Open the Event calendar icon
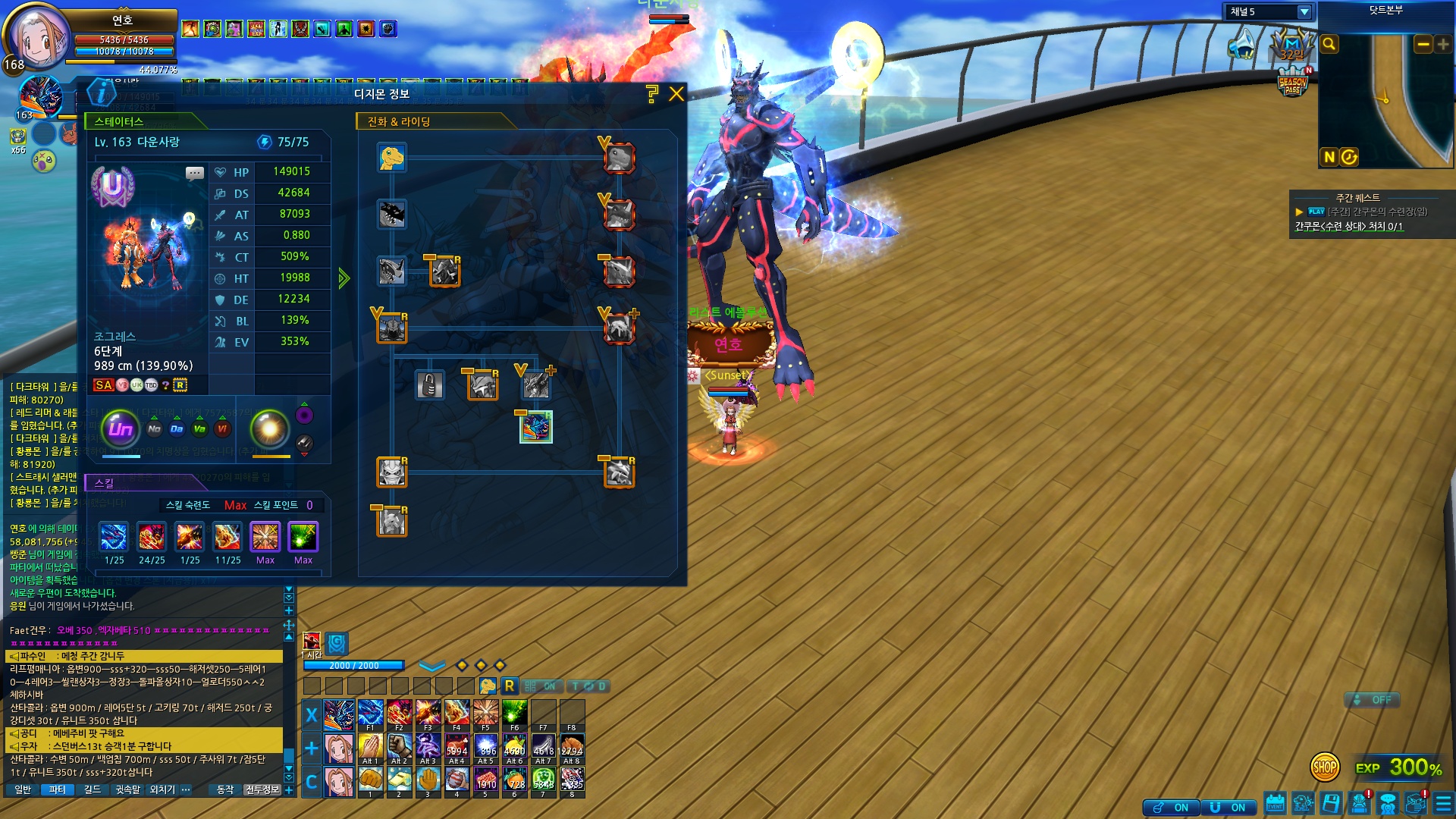 click(x=1275, y=803)
